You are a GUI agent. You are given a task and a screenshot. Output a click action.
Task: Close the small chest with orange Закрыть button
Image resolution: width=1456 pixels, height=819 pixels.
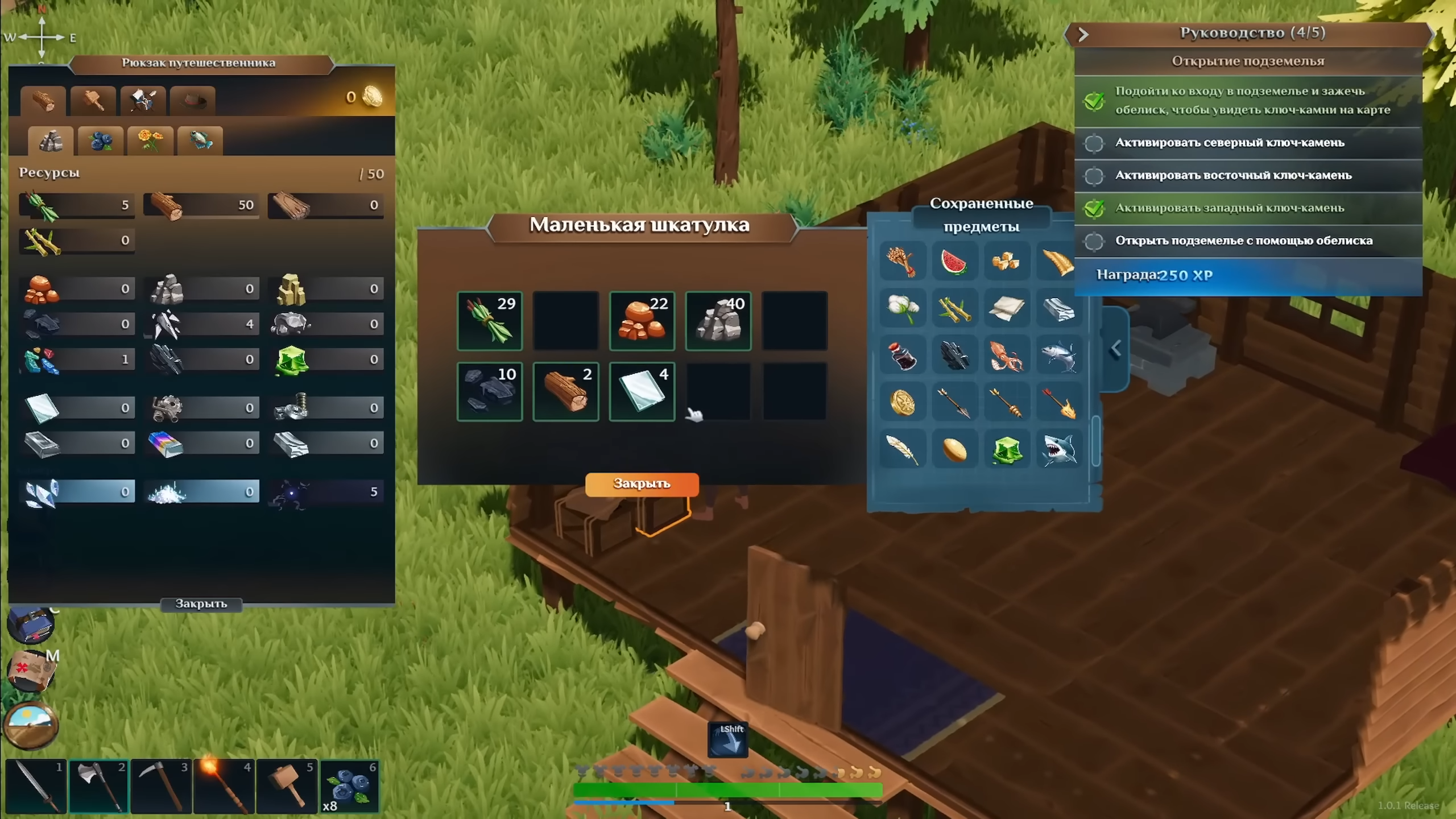(x=642, y=484)
